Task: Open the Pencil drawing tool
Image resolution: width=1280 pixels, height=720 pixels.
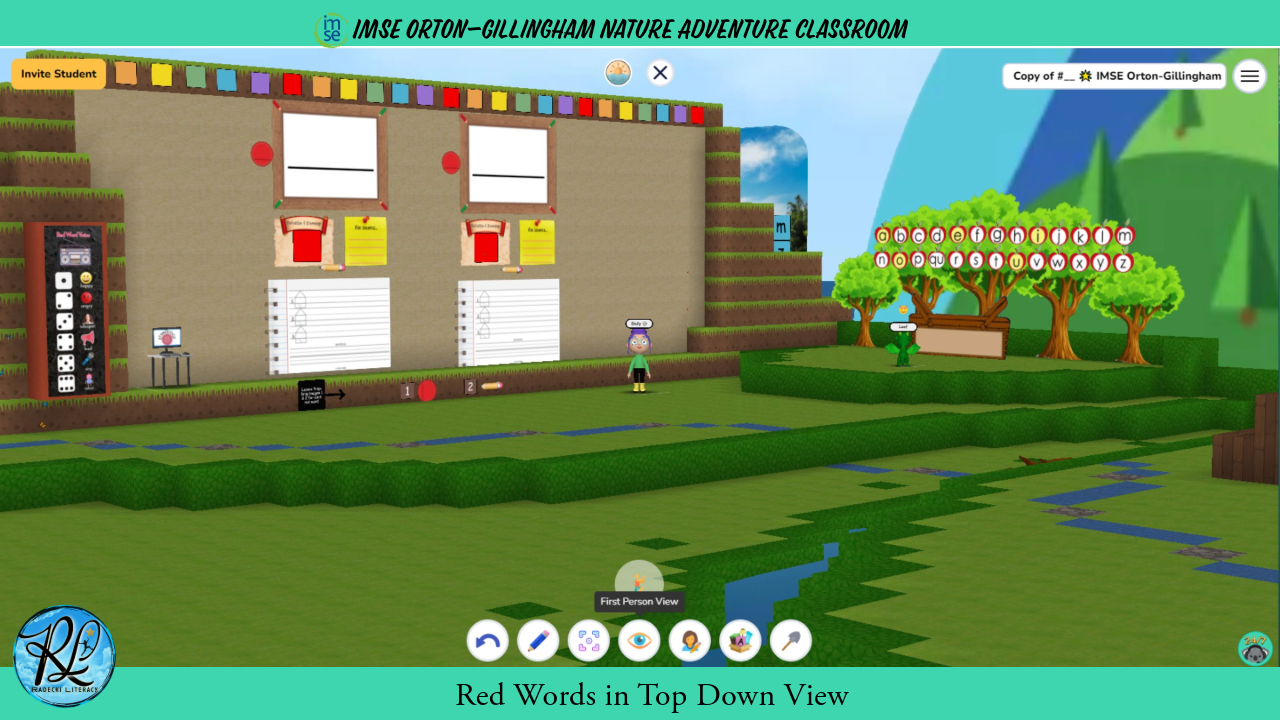Action: pyautogui.click(x=538, y=640)
